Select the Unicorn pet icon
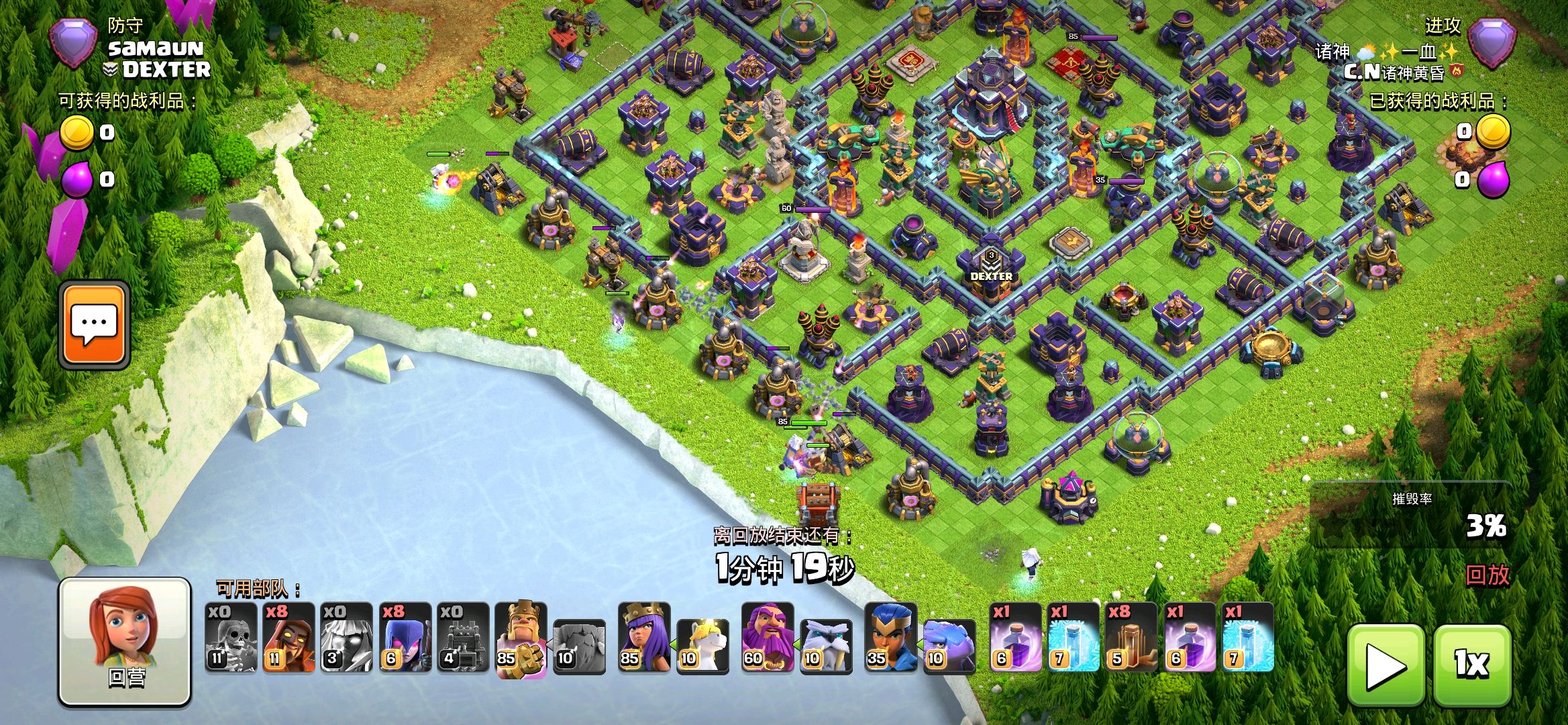1568x725 pixels. [703, 646]
